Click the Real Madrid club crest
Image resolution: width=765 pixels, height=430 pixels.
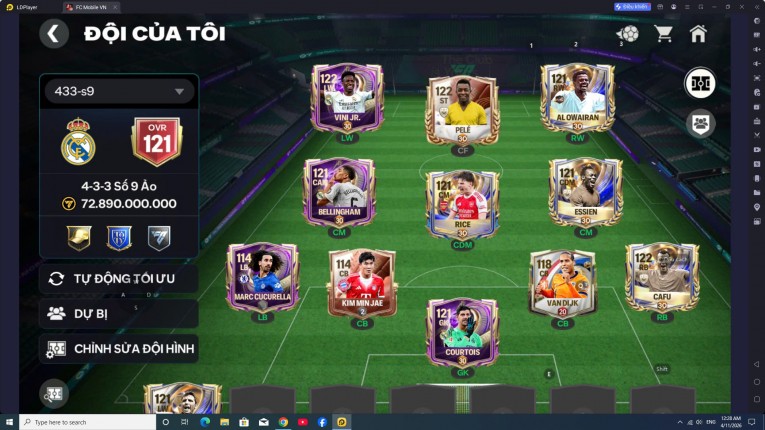click(x=78, y=143)
